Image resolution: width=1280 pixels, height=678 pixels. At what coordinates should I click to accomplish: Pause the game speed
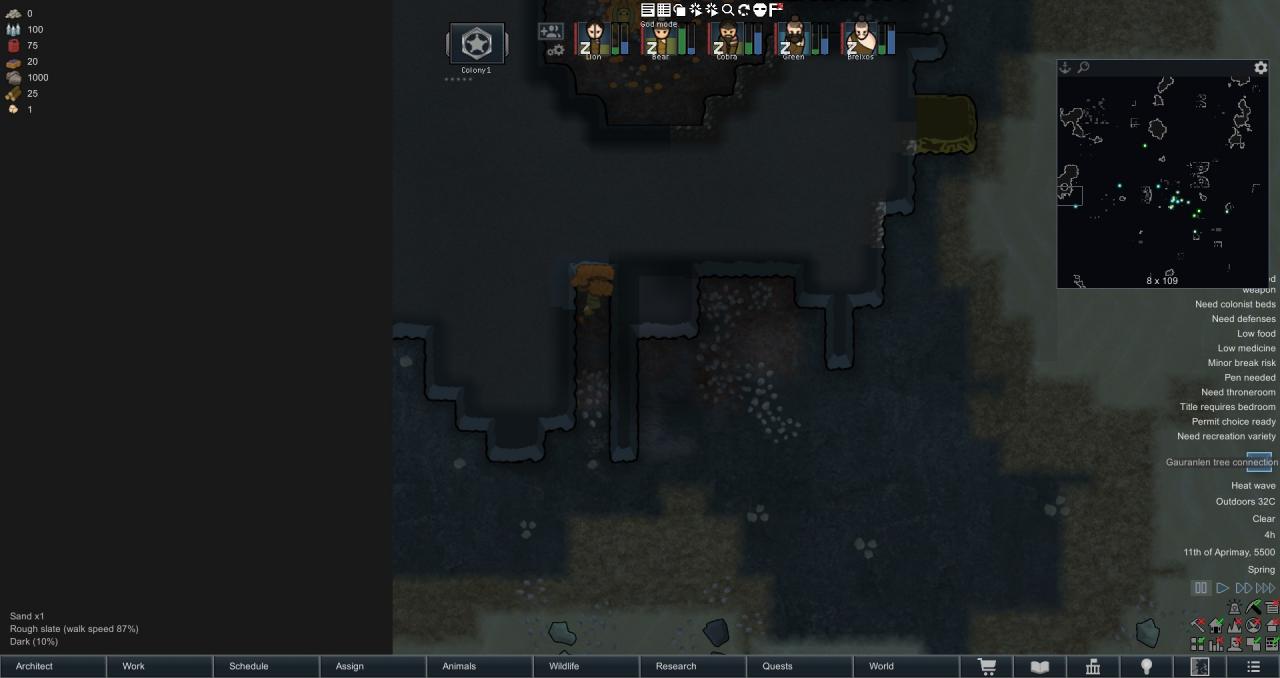(1201, 588)
